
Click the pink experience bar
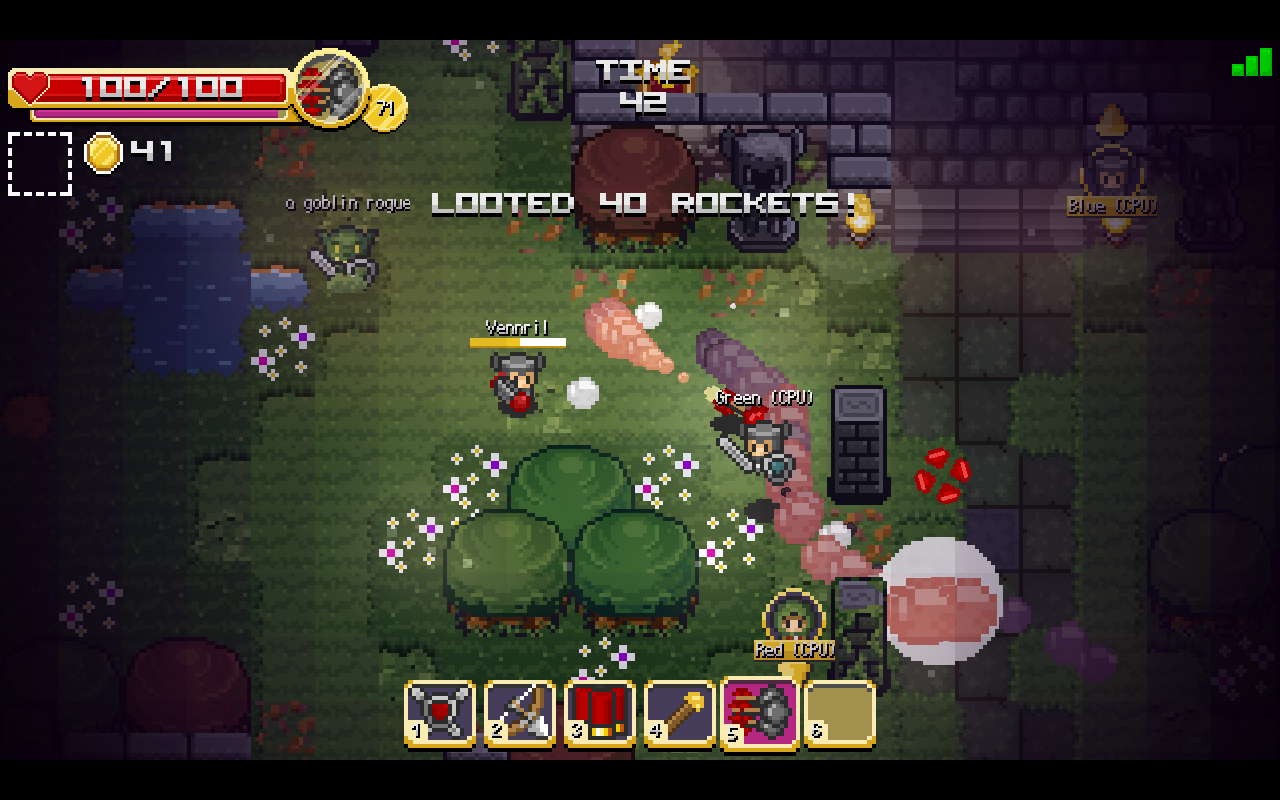[160, 112]
